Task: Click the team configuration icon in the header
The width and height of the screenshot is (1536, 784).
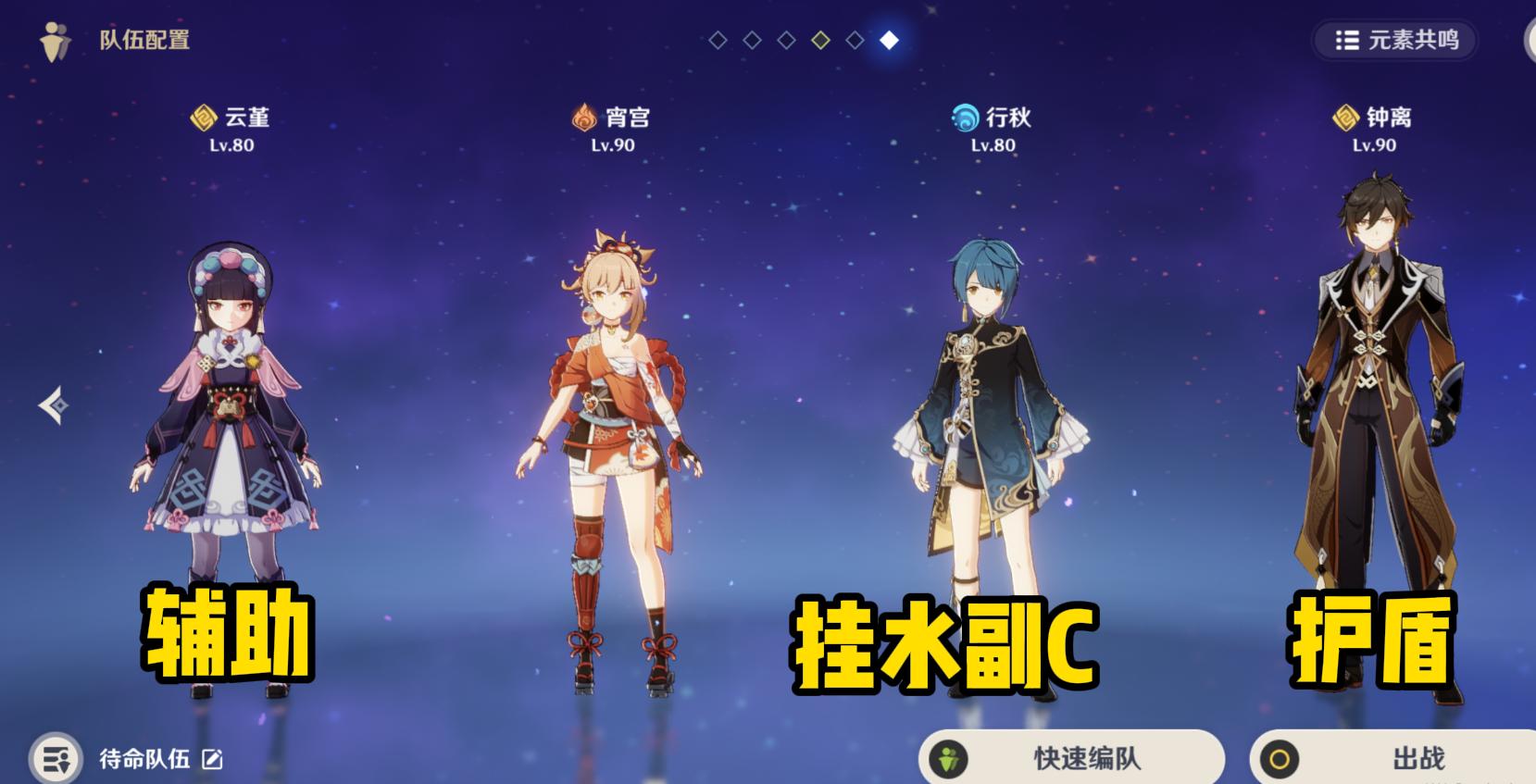Action: click(x=54, y=40)
